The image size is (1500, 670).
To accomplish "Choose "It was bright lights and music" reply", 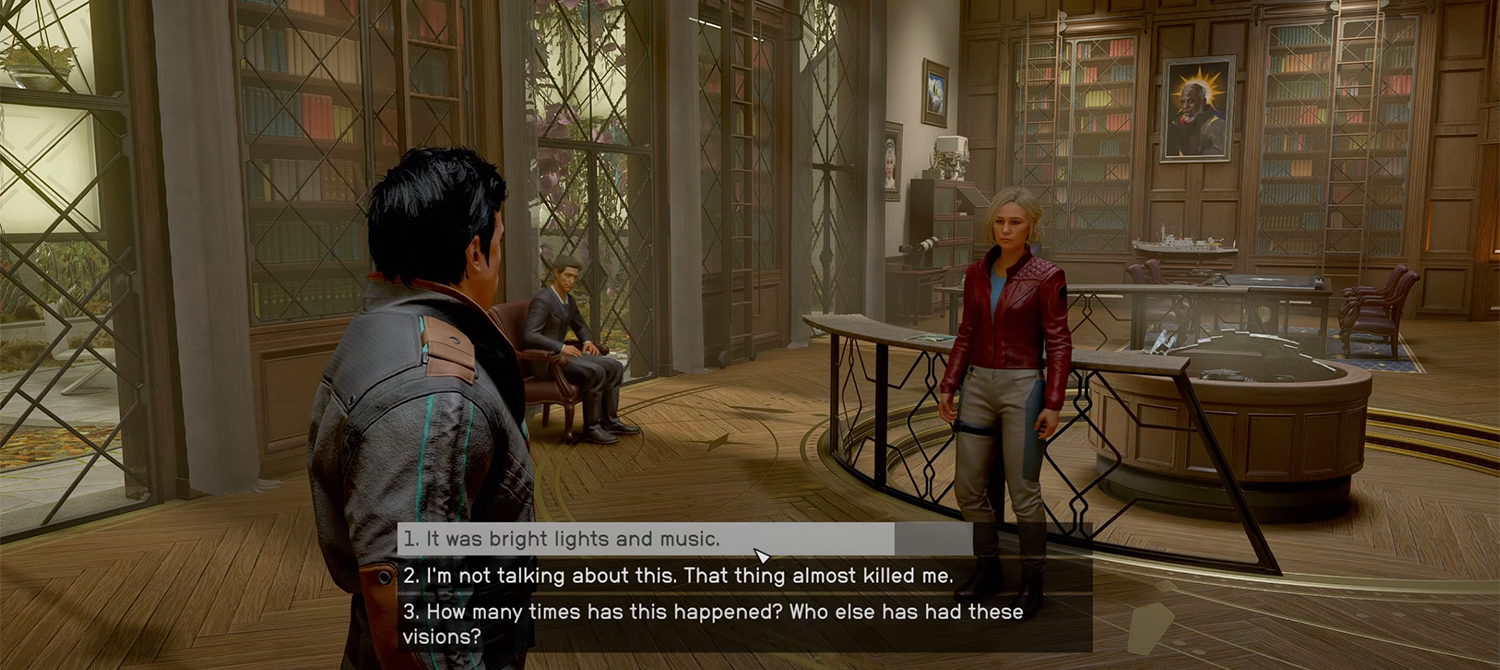I will click(x=561, y=539).
